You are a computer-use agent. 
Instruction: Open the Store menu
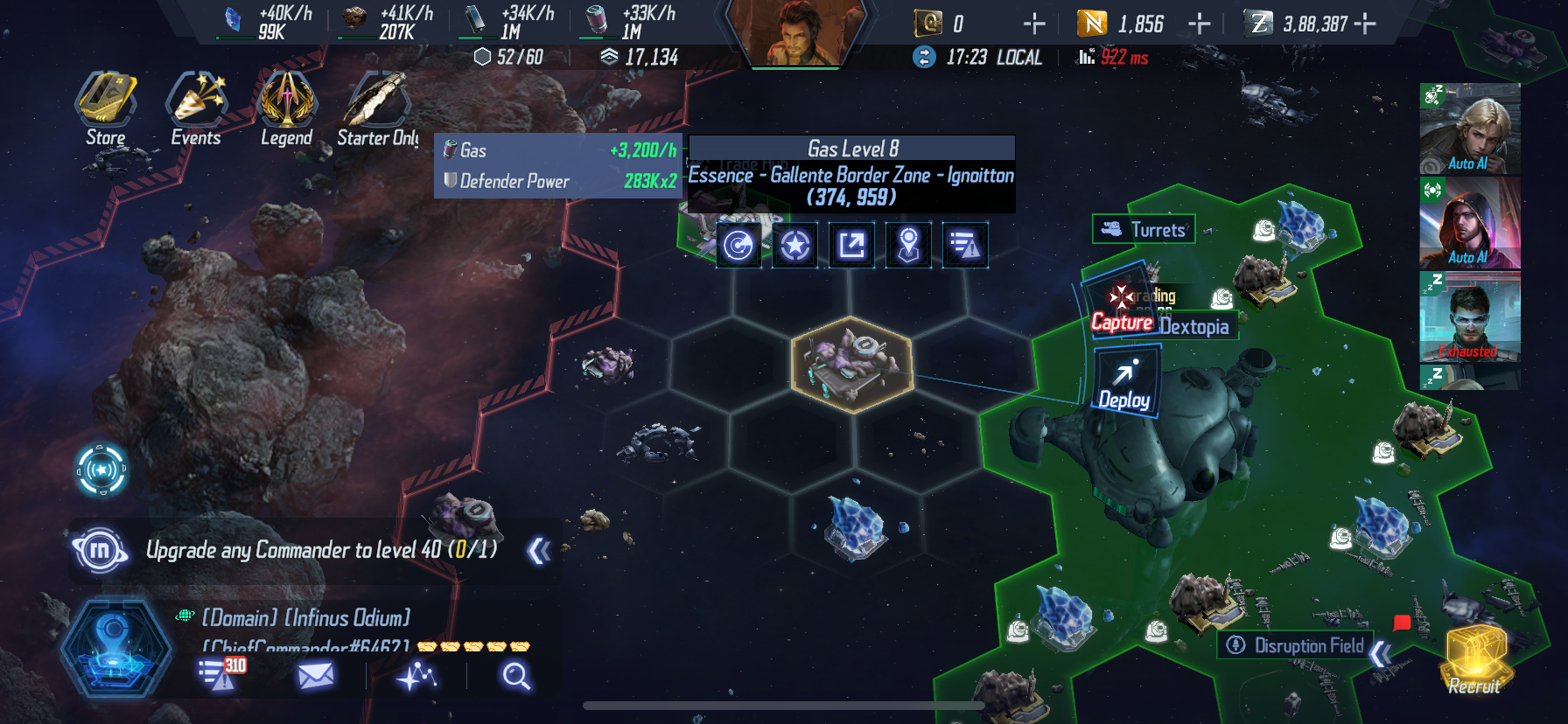click(106, 109)
